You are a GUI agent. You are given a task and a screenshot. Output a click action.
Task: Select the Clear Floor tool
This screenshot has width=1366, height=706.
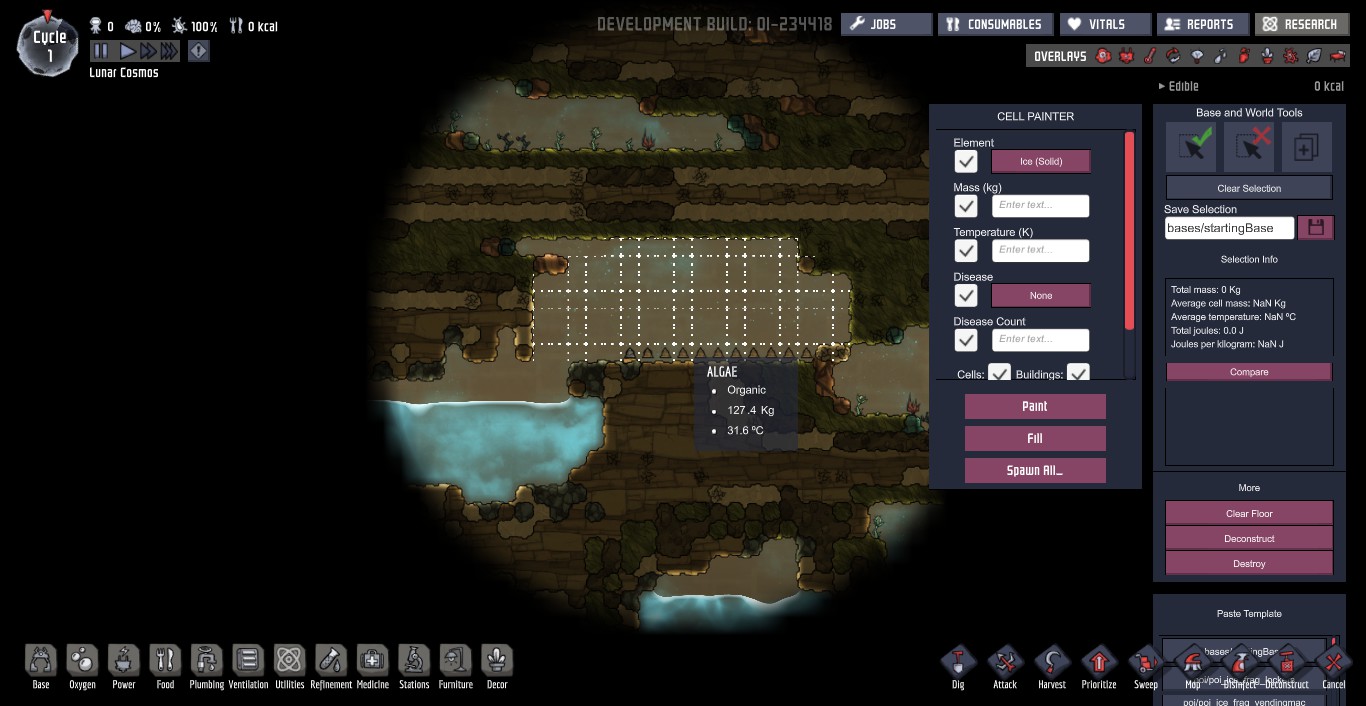1249,513
